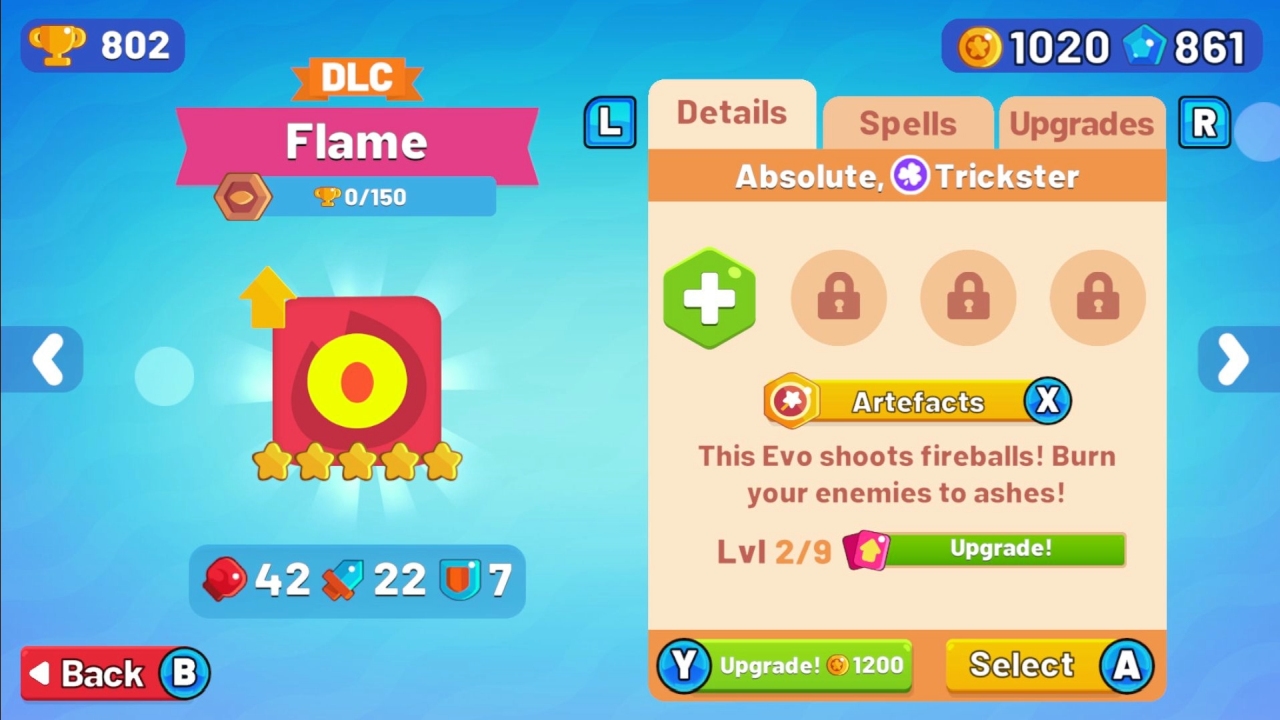Screen dimensions: 1280x720
Task: Click the R shoulder button indicator
Action: tap(1204, 122)
